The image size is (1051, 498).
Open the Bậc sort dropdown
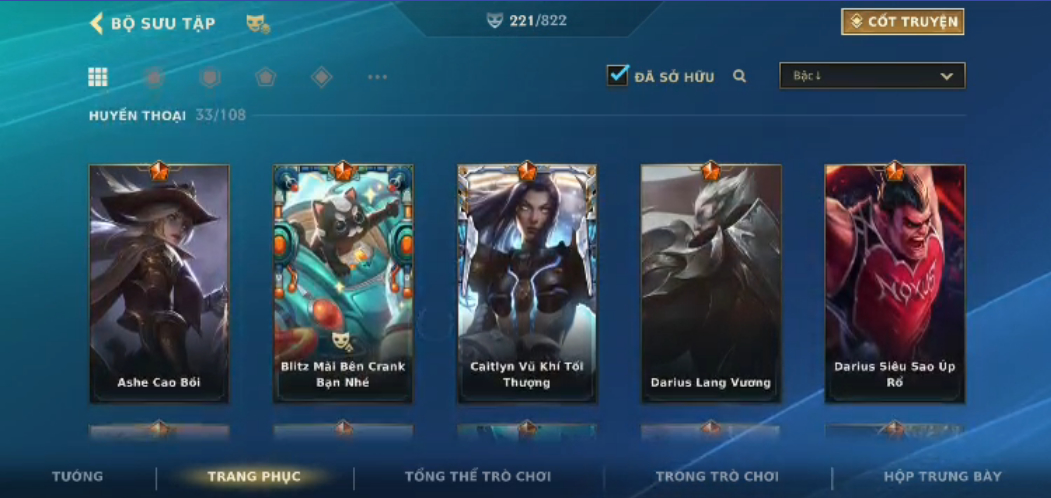click(872, 76)
